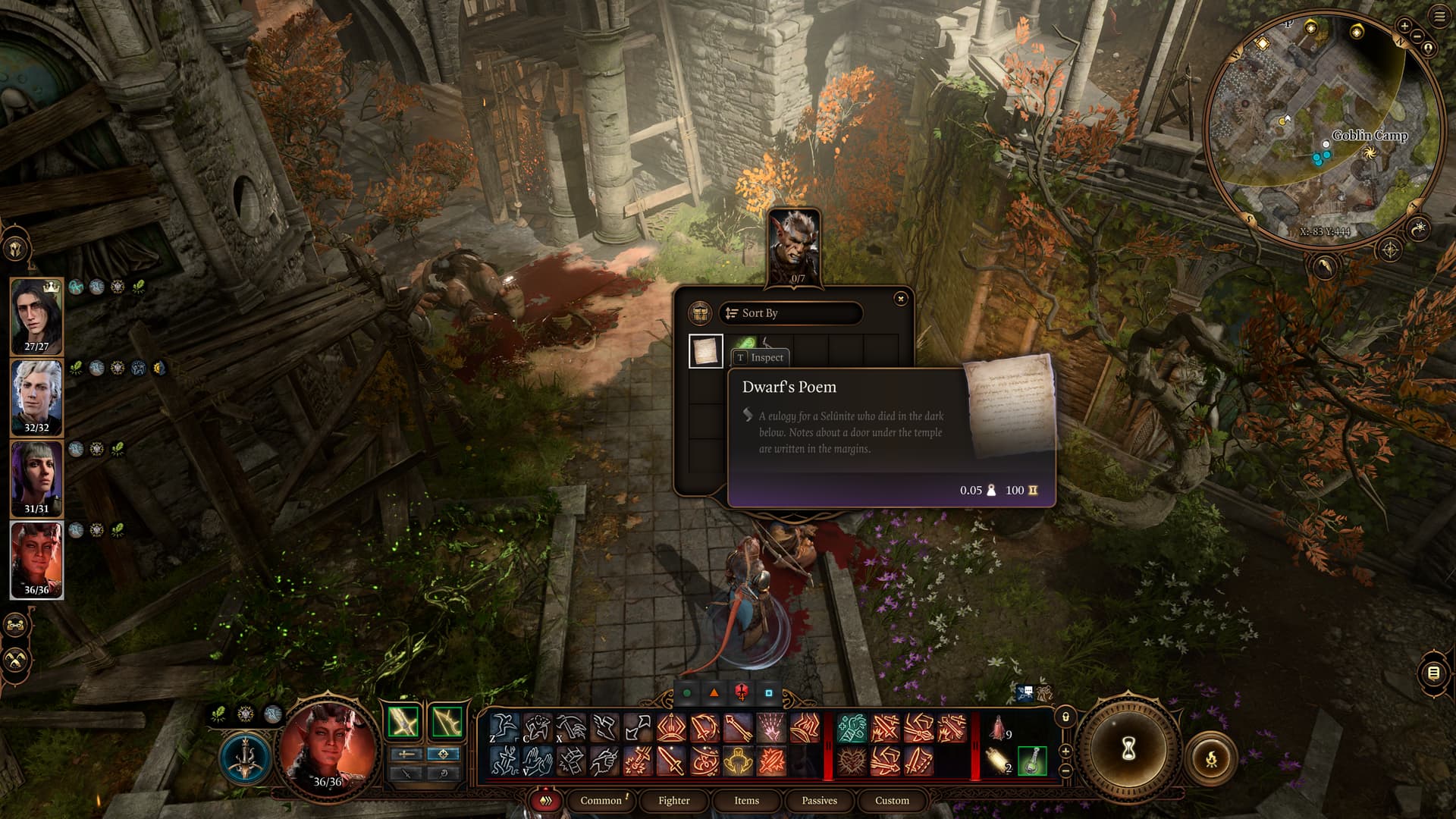Select the Dwarf's Poem item slot
The width and height of the screenshot is (1456, 819).
point(705,351)
